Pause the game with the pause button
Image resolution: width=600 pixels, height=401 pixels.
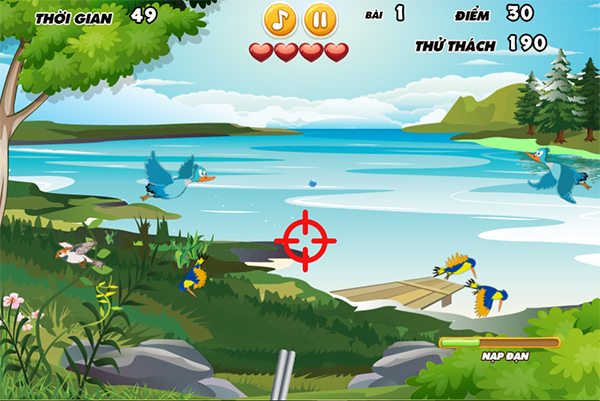pyautogui.click(x=319, y=19)
